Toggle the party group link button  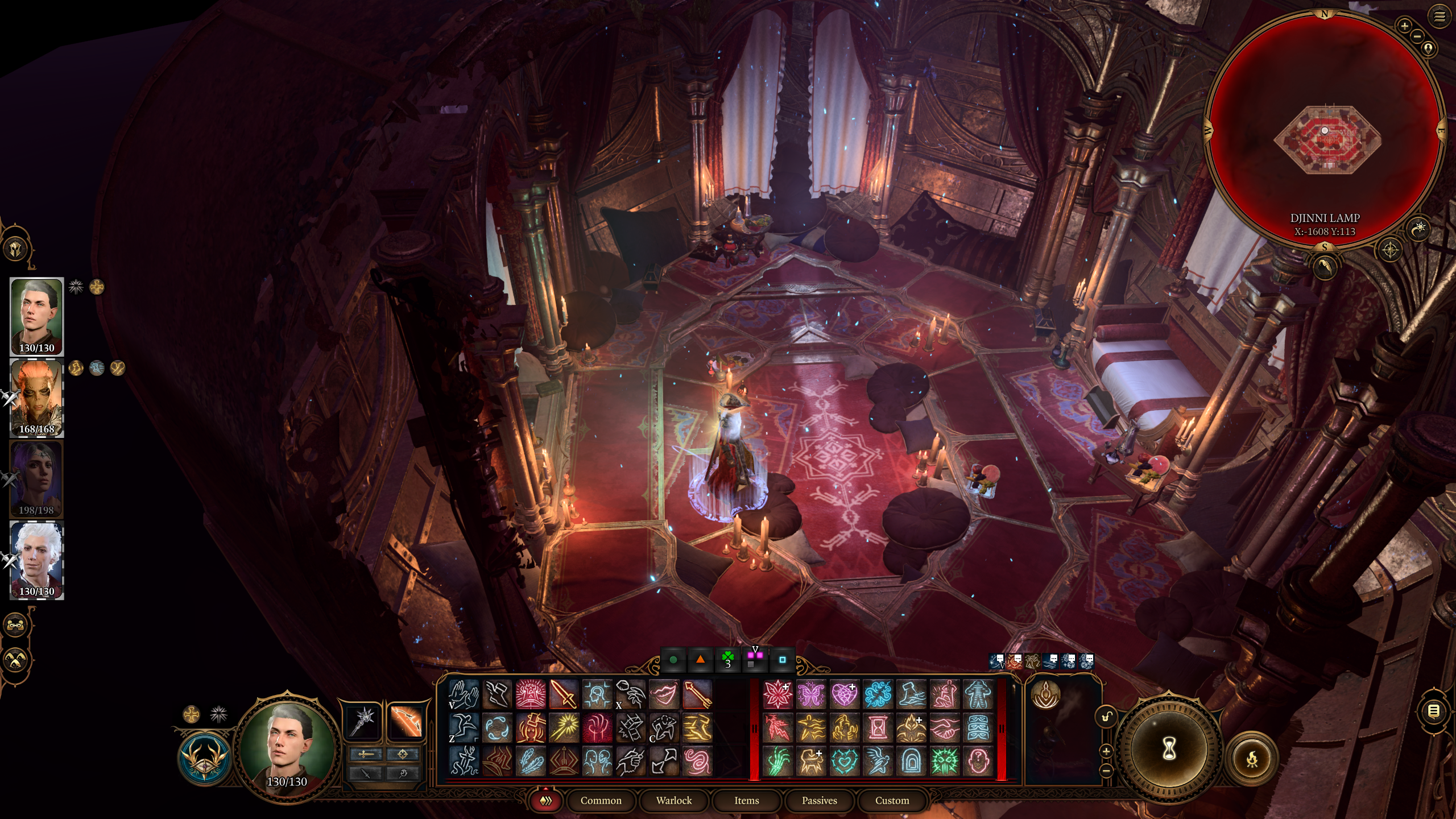16,625
